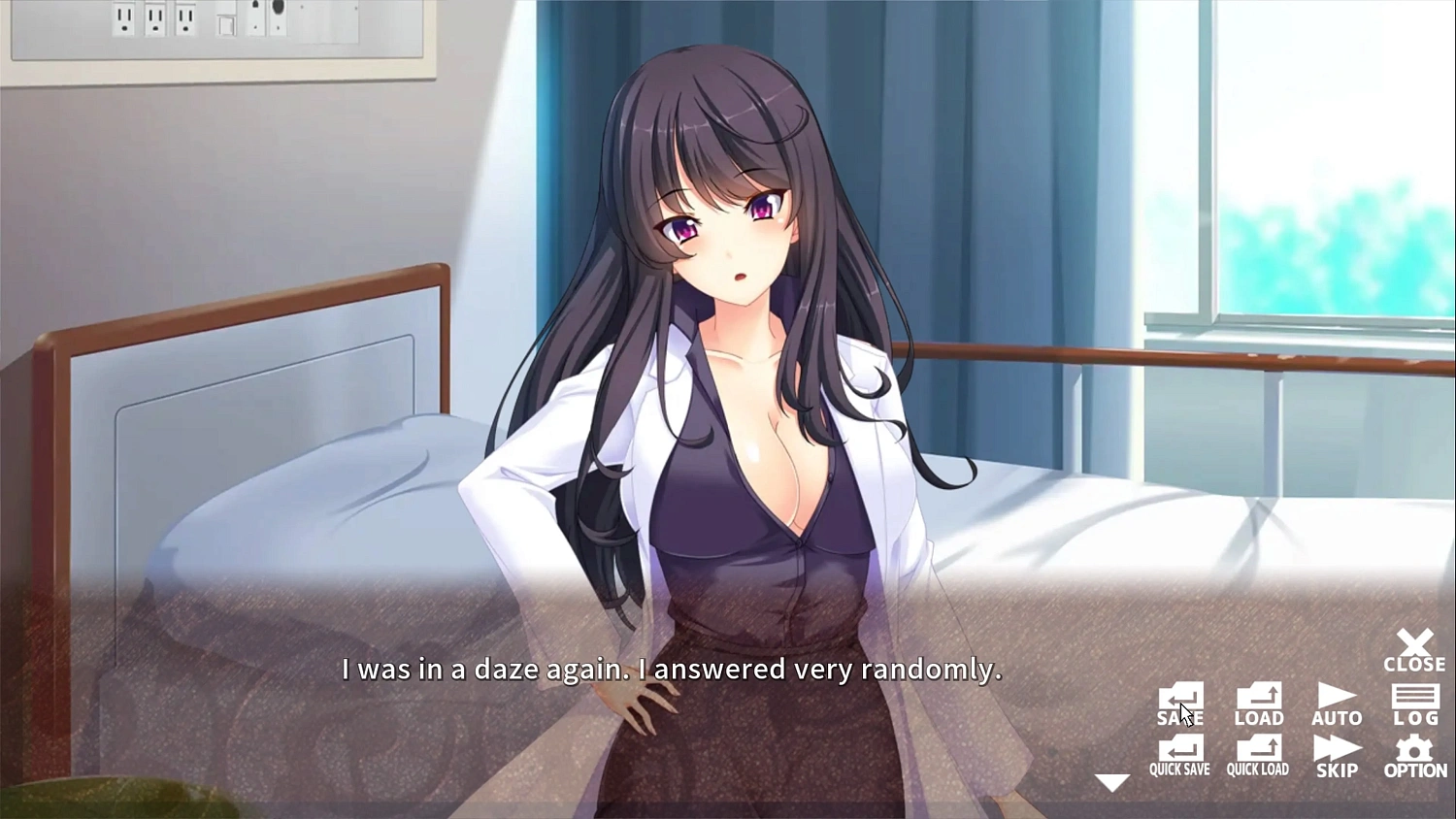Perform a QUICK LOAD

click(x=1258, y=757)
